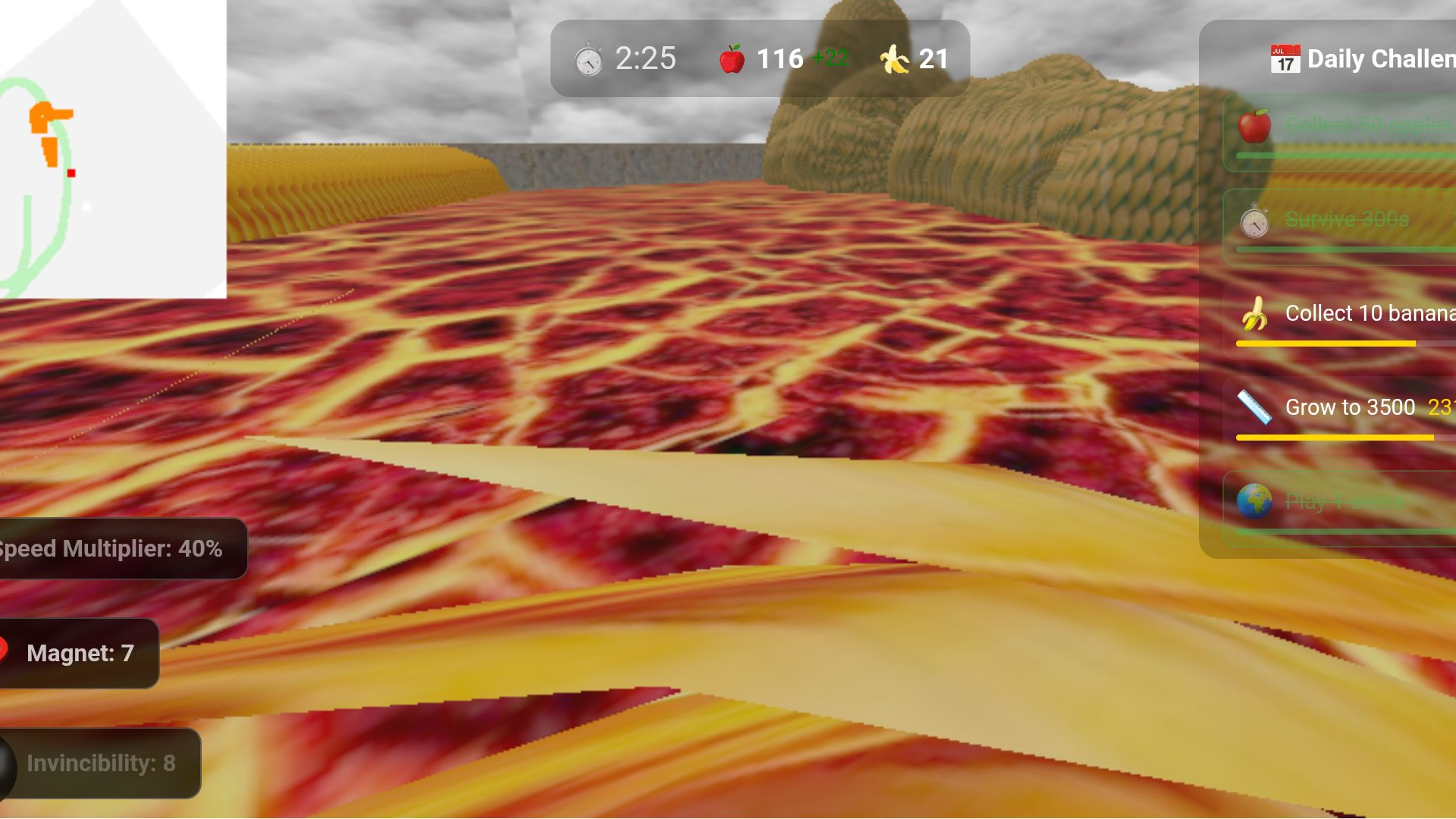Click the banana icon on Collect 10 bananas
This screenshot has width=1456, height=819.
click(1256, 313)
